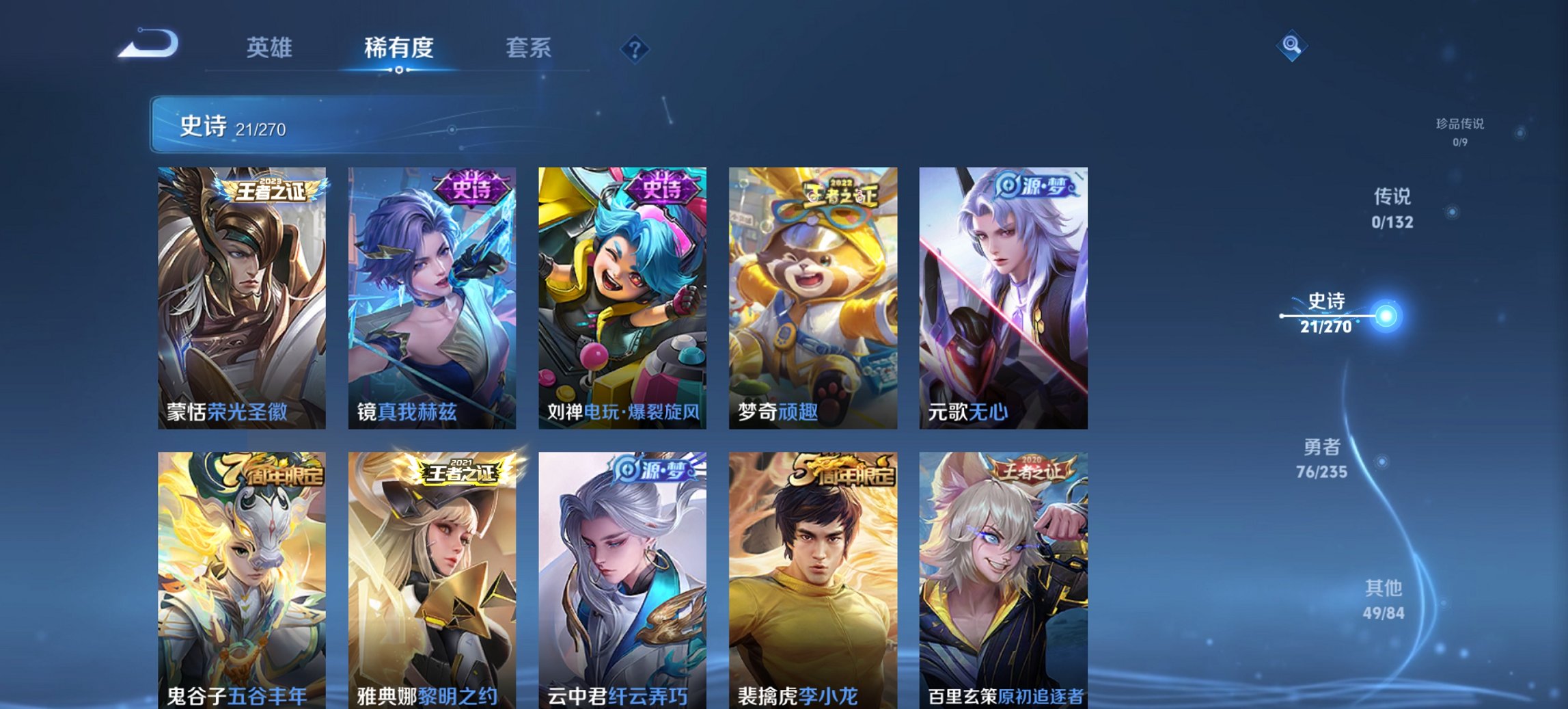The width and height of the screenshot is (1568, 709).
Task: Click the help question mark icon
Action: (635, 48)
